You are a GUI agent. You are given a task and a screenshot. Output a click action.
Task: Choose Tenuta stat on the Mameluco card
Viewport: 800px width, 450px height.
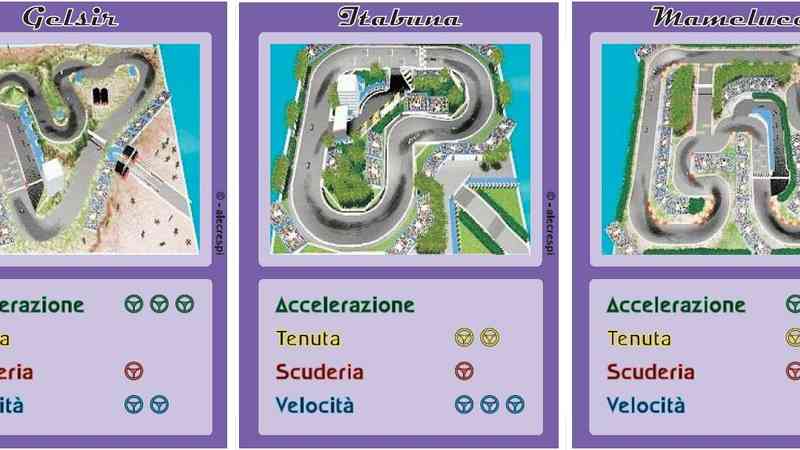pos(639,338)
